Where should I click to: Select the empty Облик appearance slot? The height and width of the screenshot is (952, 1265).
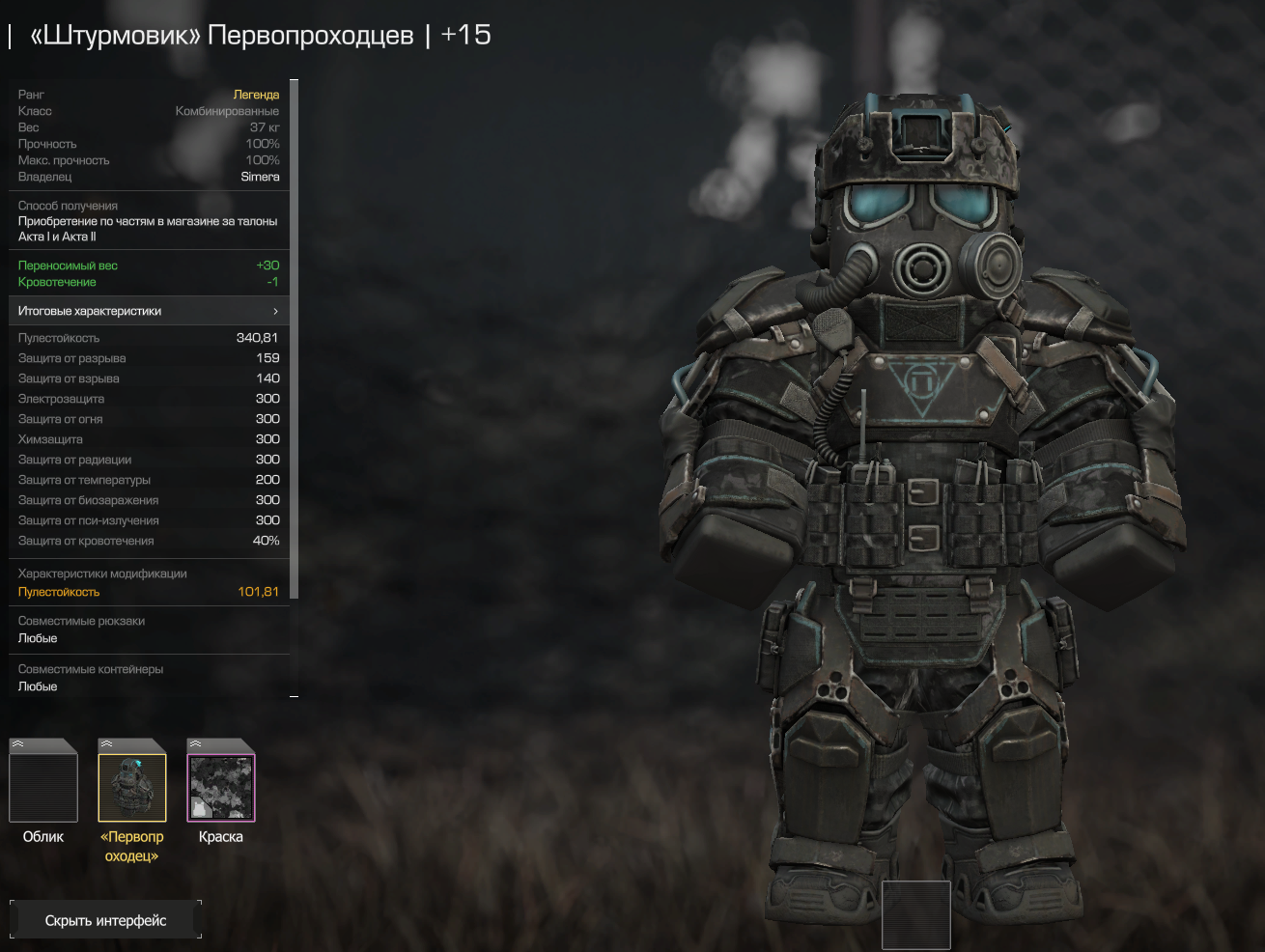click(43, 787)
